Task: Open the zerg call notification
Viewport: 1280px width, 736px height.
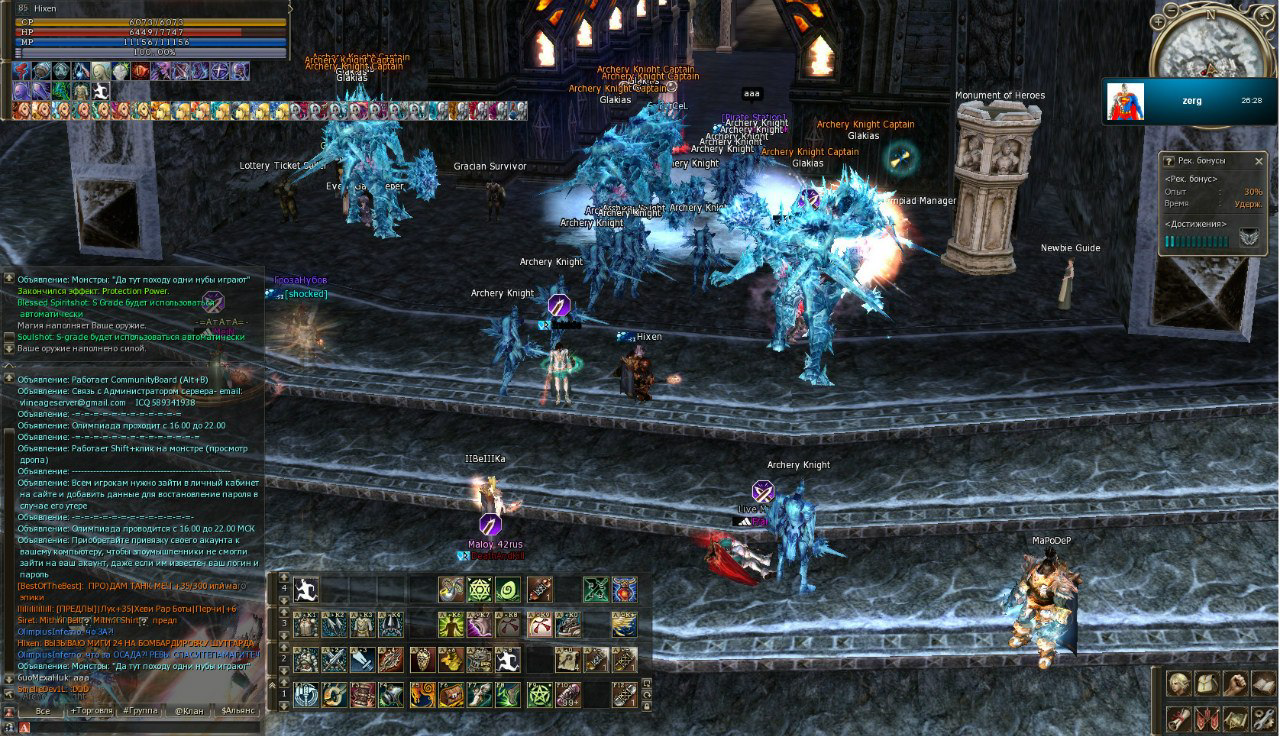Action: point(1190,101)
